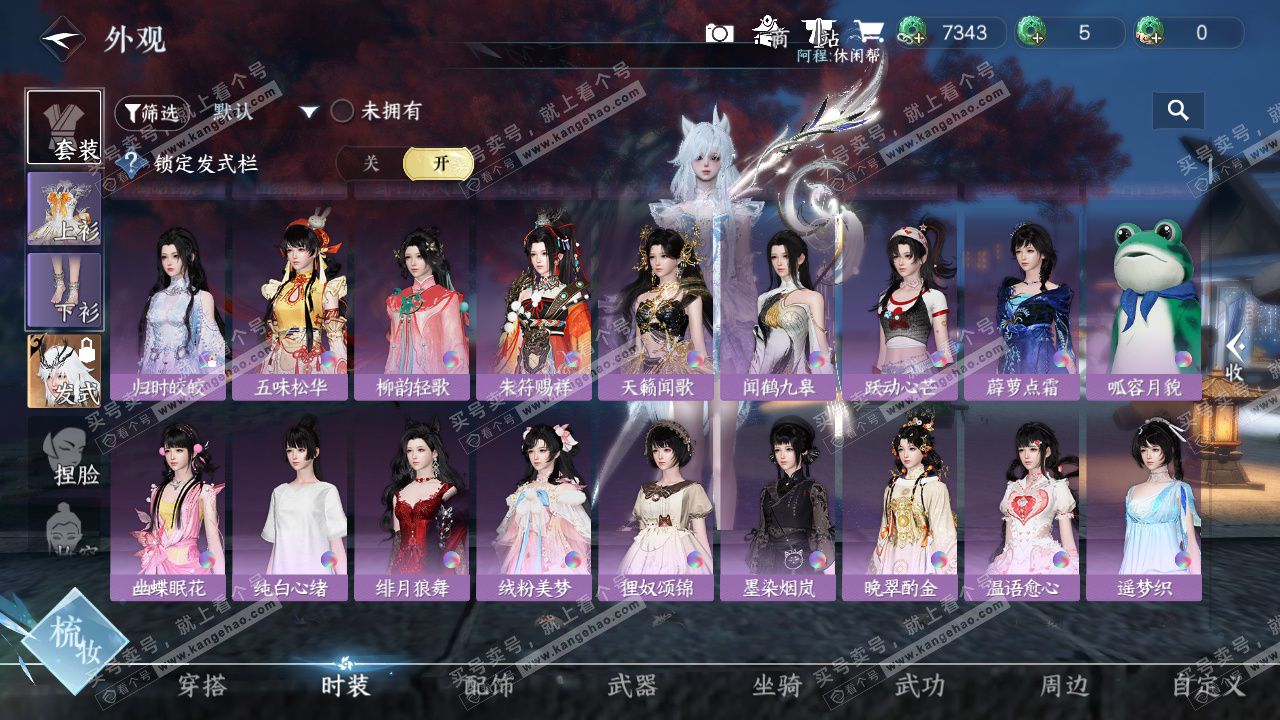Open the camera screenshot icon
This screenshot has height=720, width=1280.
click(719, 33)
